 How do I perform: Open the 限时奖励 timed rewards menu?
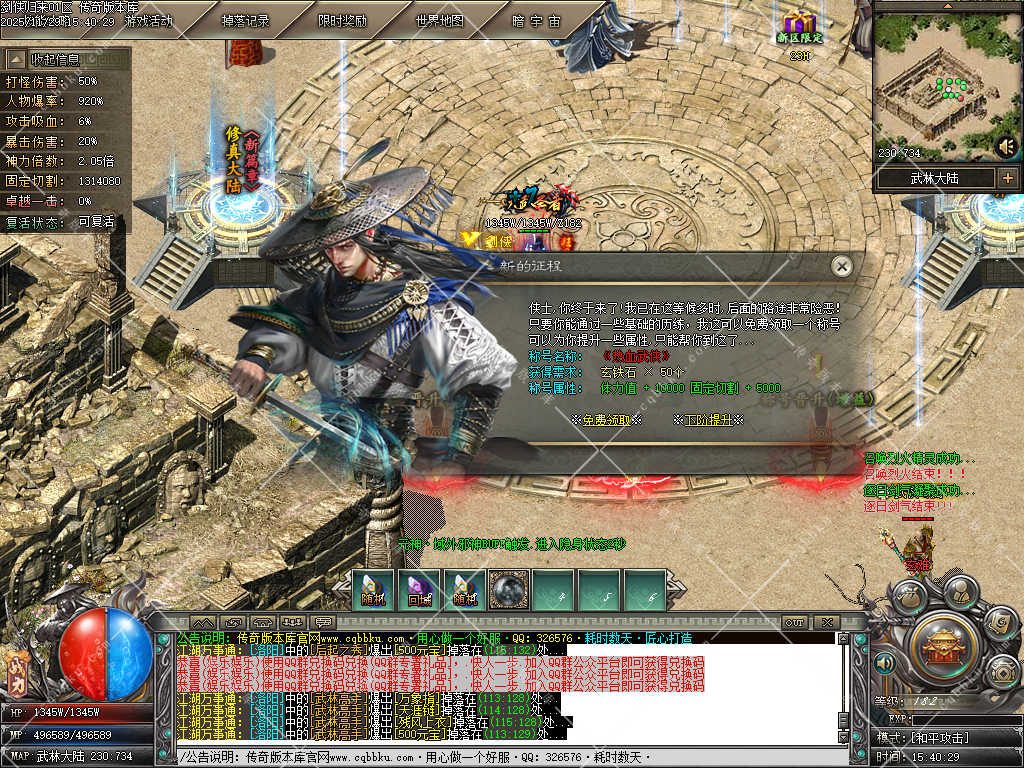[342, 20]
